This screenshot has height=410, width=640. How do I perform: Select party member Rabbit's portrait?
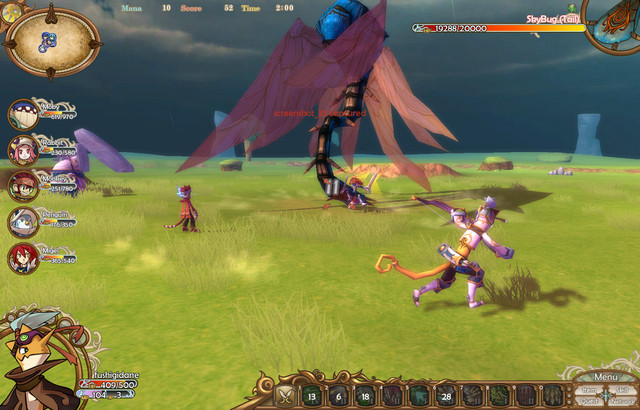(x=23, y=150)
